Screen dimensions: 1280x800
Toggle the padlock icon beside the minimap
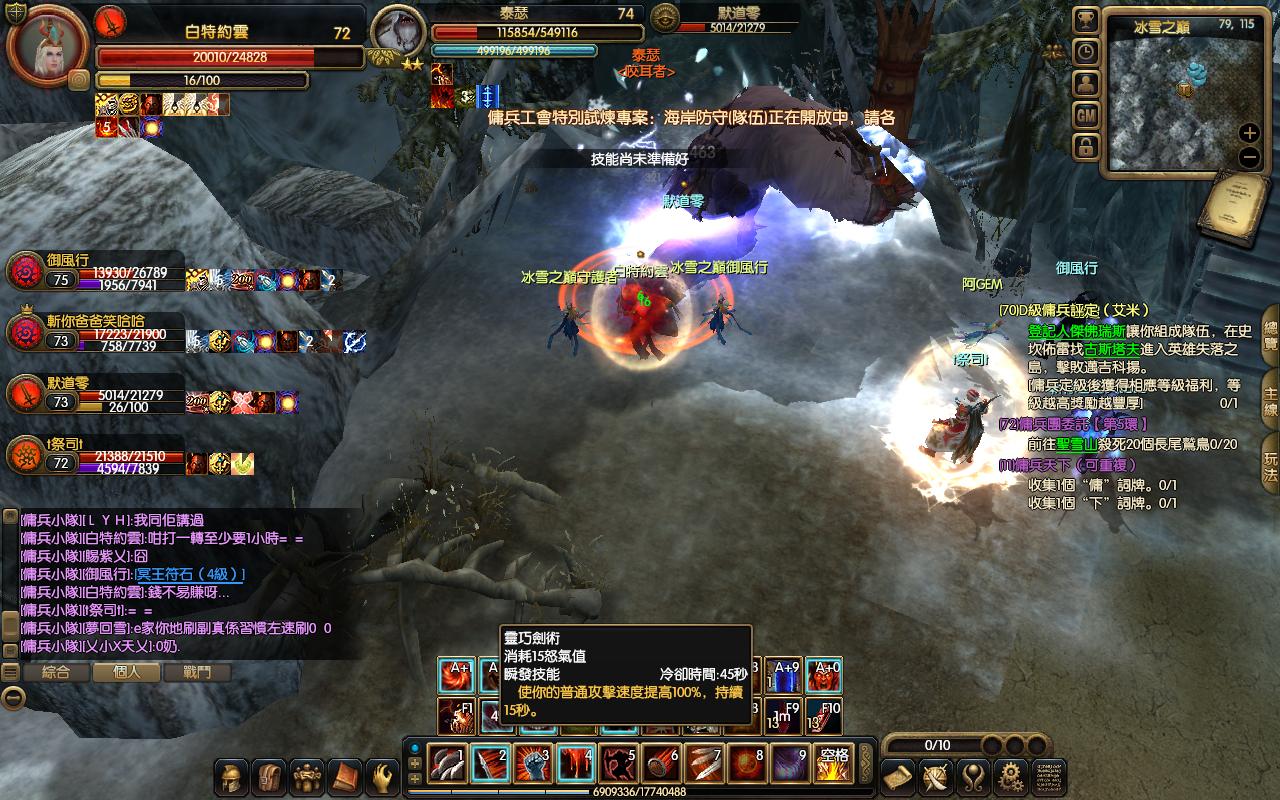click(1085, 148)
